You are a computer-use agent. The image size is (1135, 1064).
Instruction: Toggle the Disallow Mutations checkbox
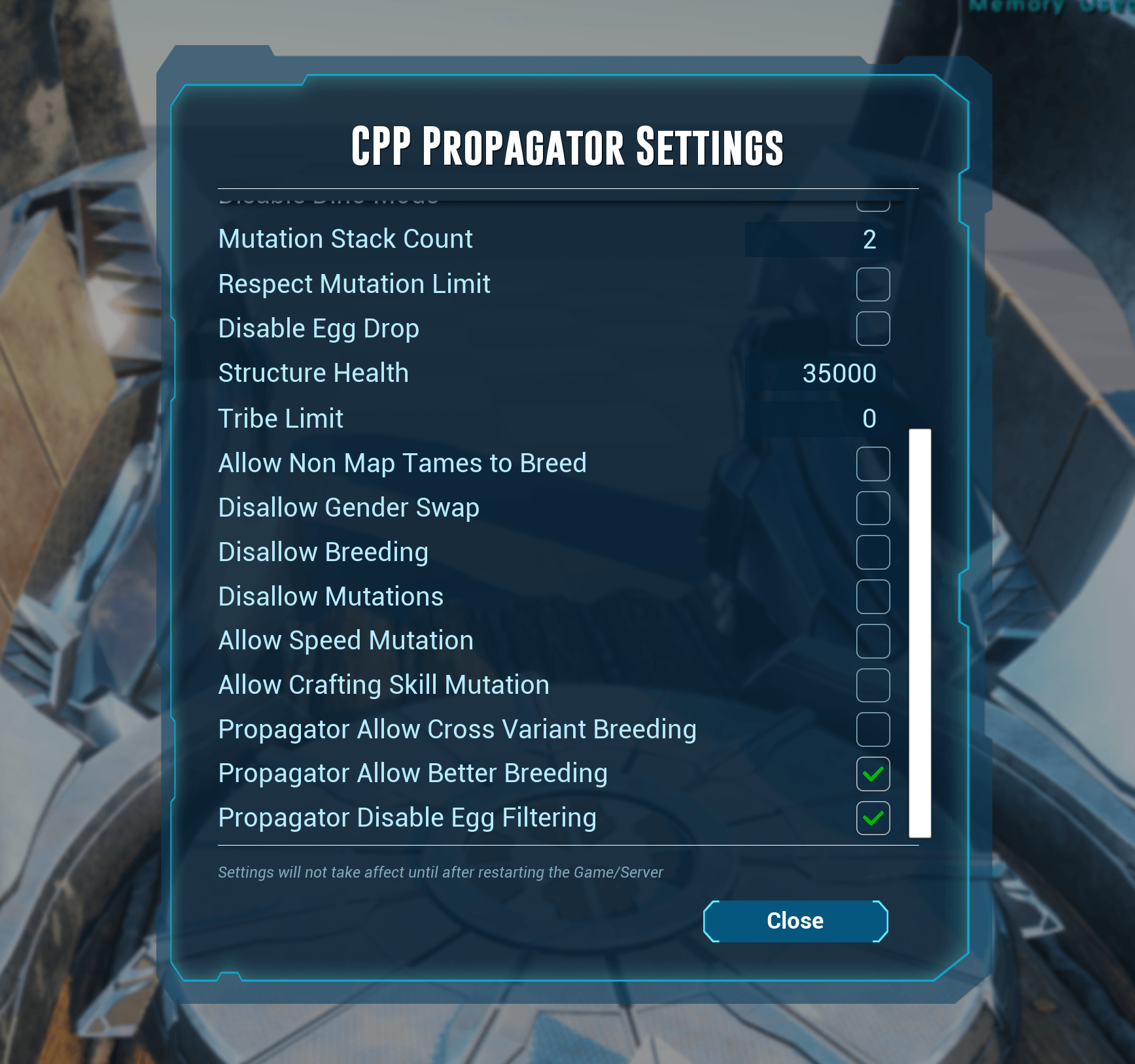click(x=873, y=597)
